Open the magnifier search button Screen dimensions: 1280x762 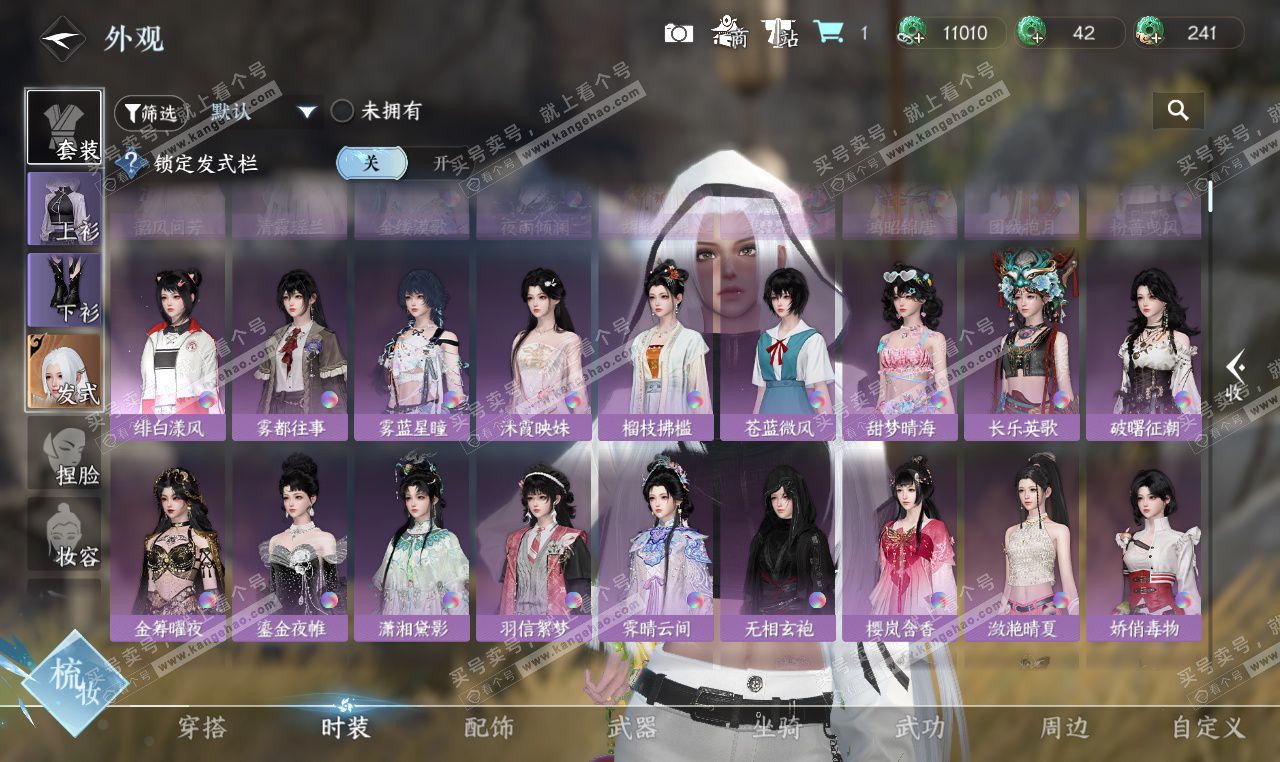(1178, 111)
